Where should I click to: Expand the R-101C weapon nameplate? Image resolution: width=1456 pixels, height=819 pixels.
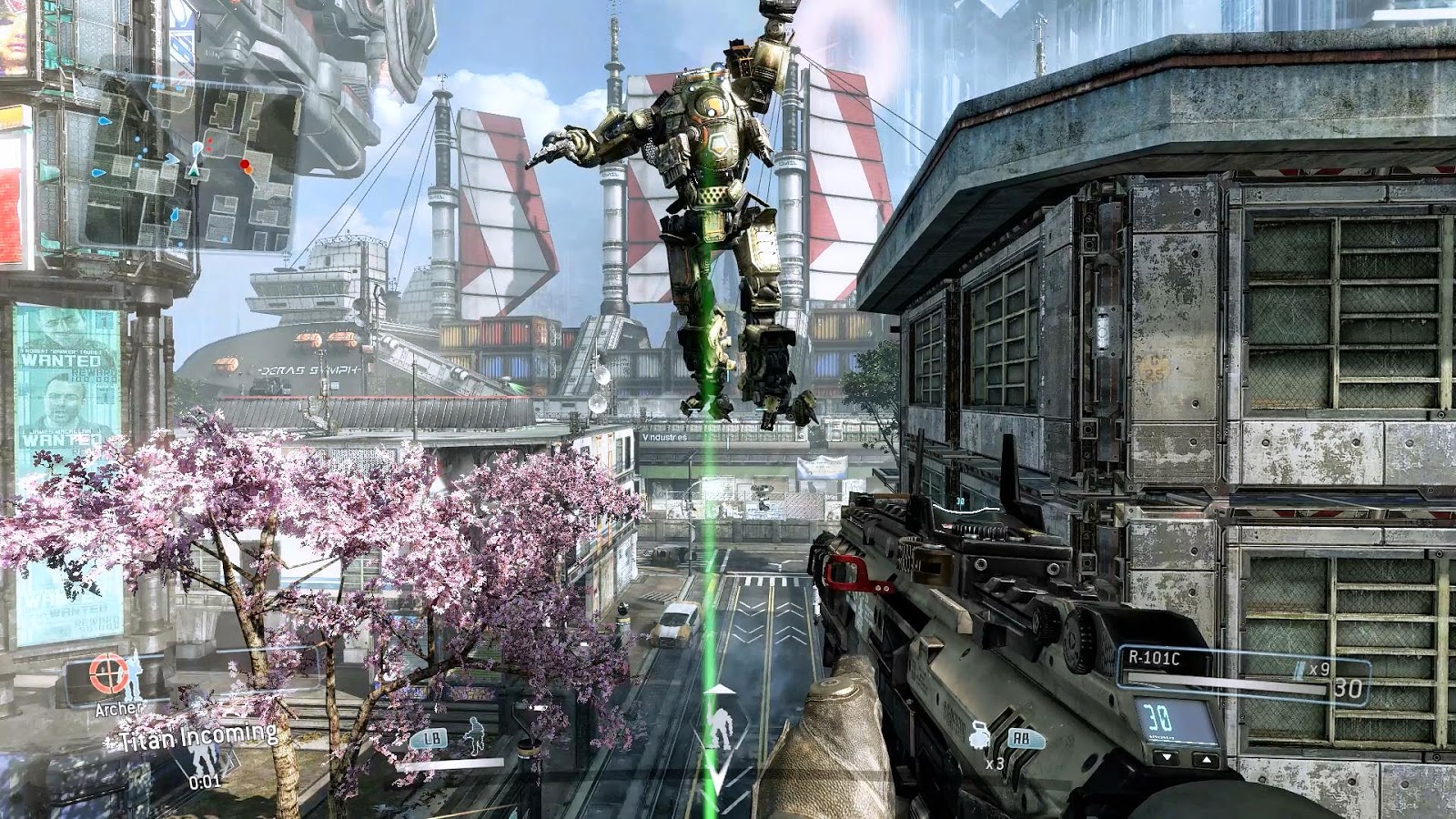[1153, 657]
